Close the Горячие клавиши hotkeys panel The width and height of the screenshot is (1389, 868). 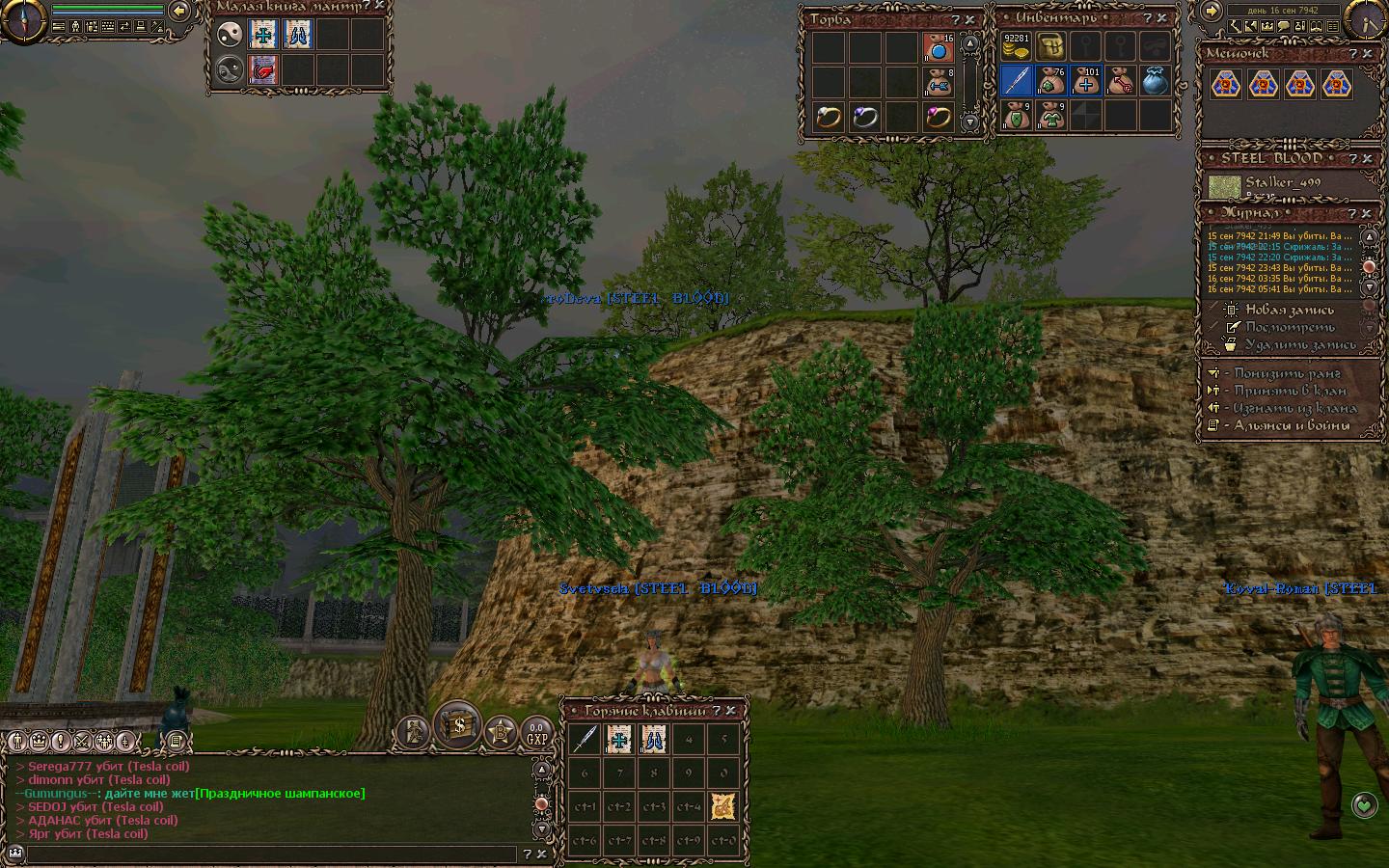coord(731,711)
